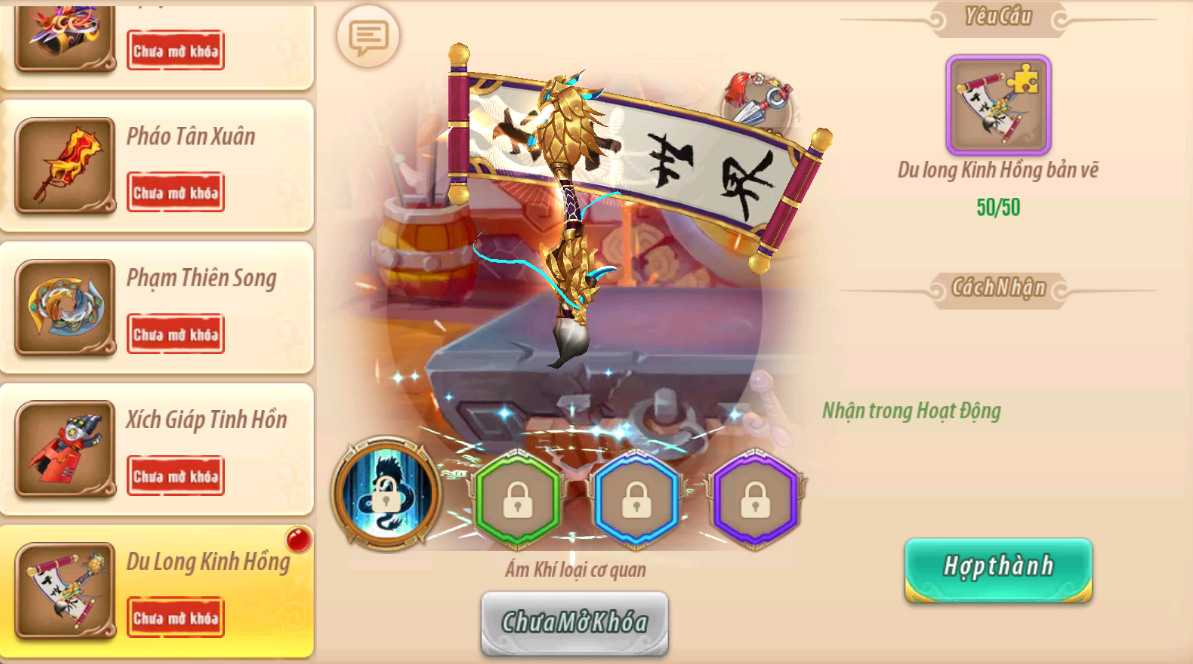This screenshot has width=1193, height=664.
Task: Select Pháo Tân Xuân from the list
Action: click(190, 137)
